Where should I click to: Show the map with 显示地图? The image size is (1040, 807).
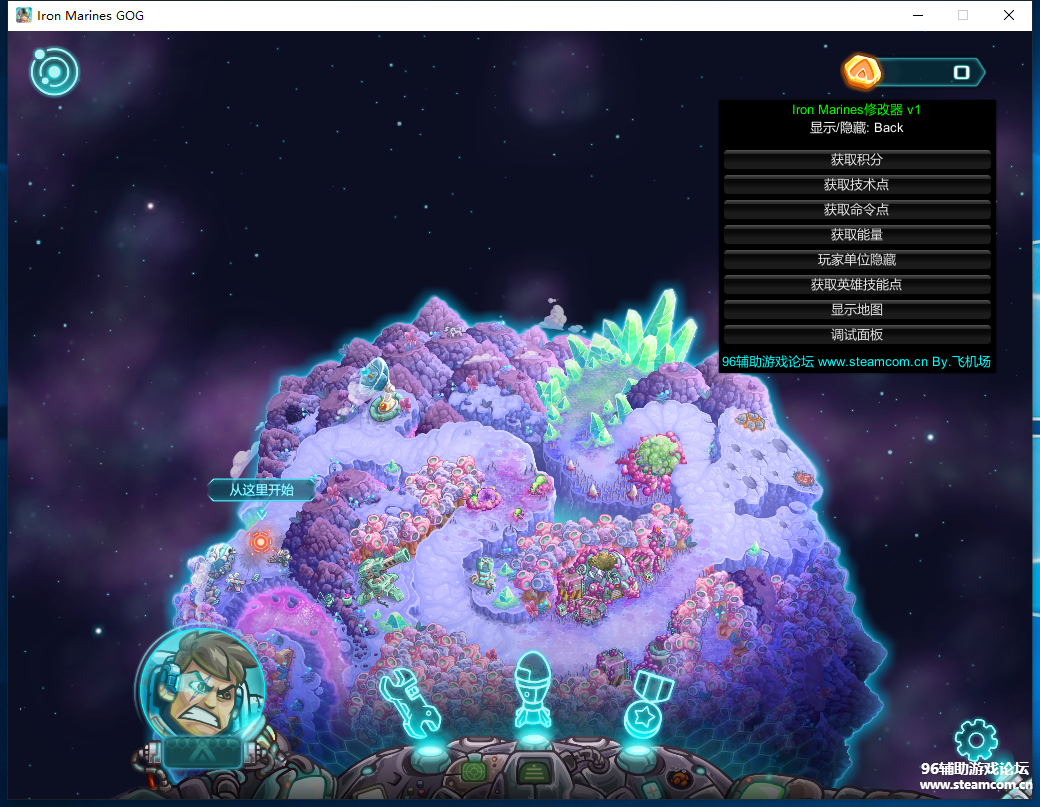coord(857,310)
